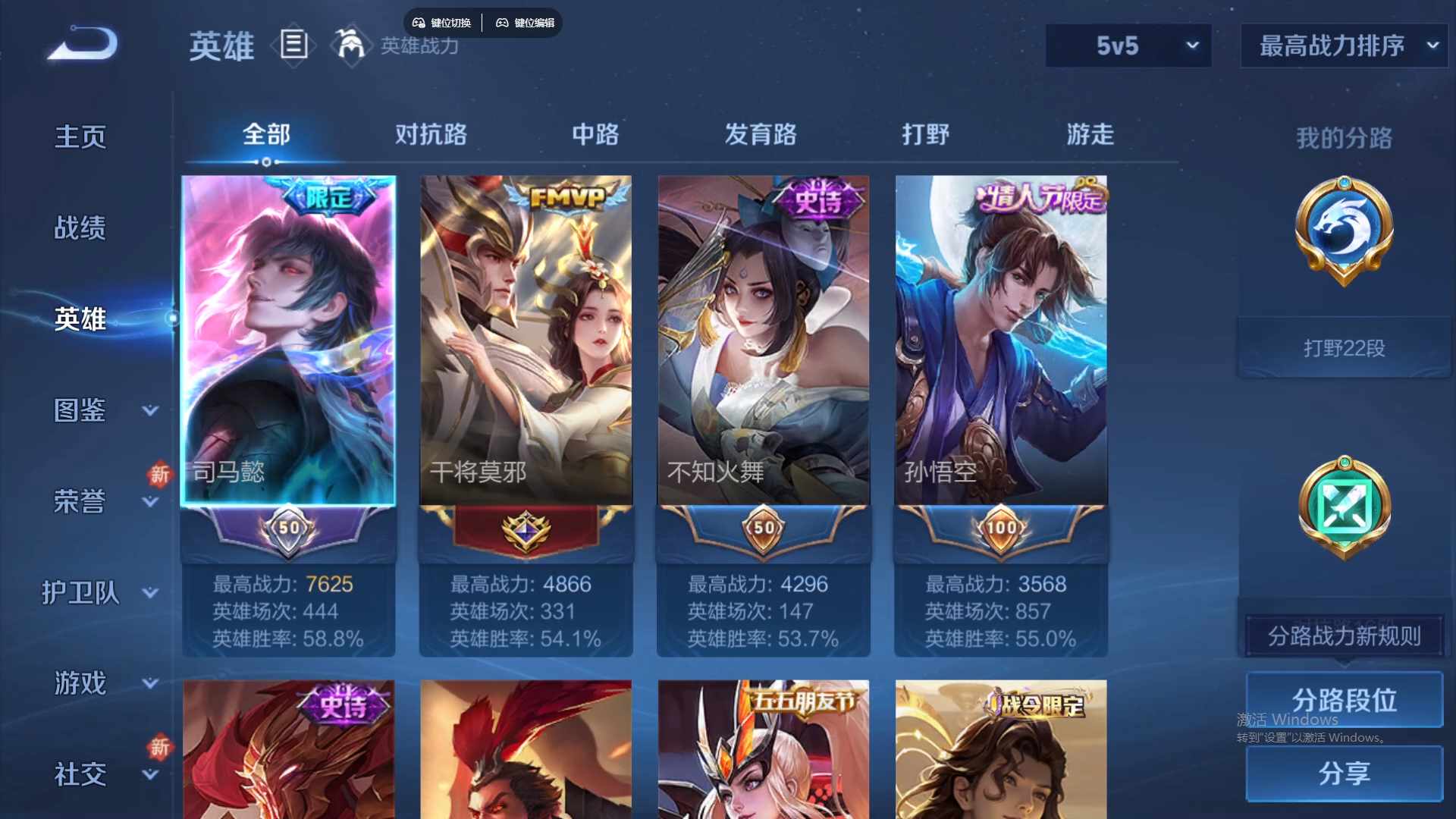Viewport: 1456px width, 819px height.
Task: Open the 分路战力新规则 link
Action: 1343,636
